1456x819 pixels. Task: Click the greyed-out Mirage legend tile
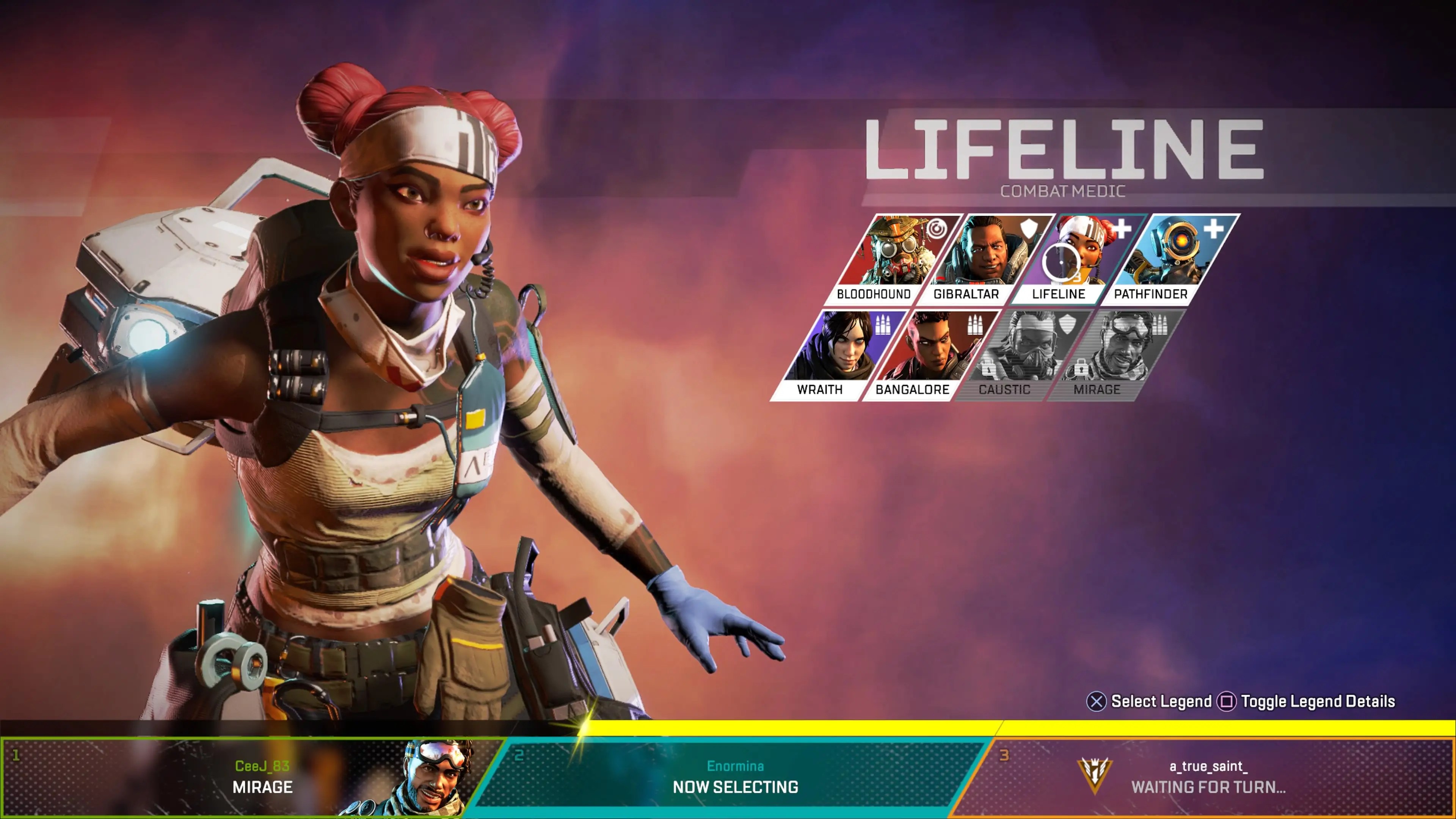point(1115,355)
